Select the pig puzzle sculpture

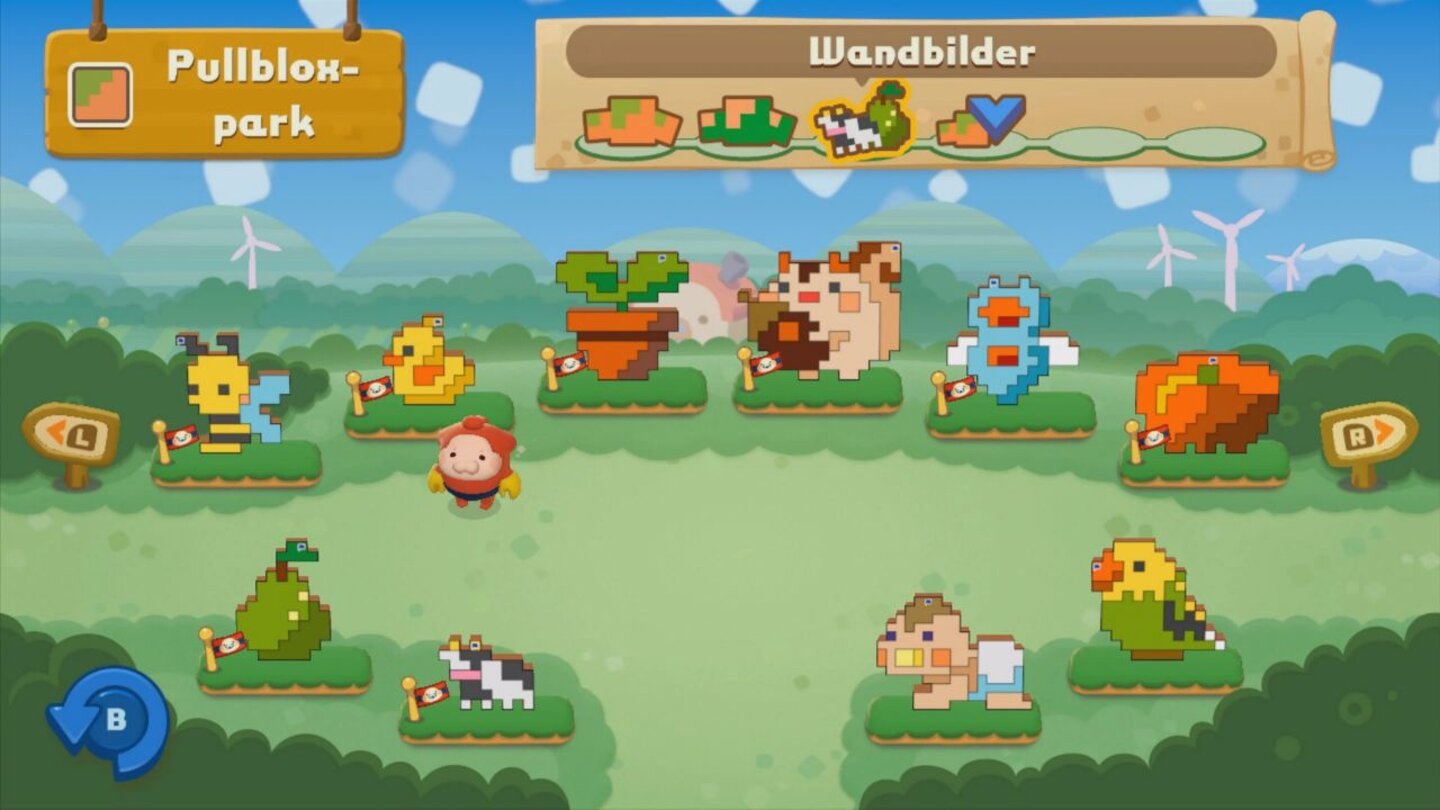click(x=830, y=310)
